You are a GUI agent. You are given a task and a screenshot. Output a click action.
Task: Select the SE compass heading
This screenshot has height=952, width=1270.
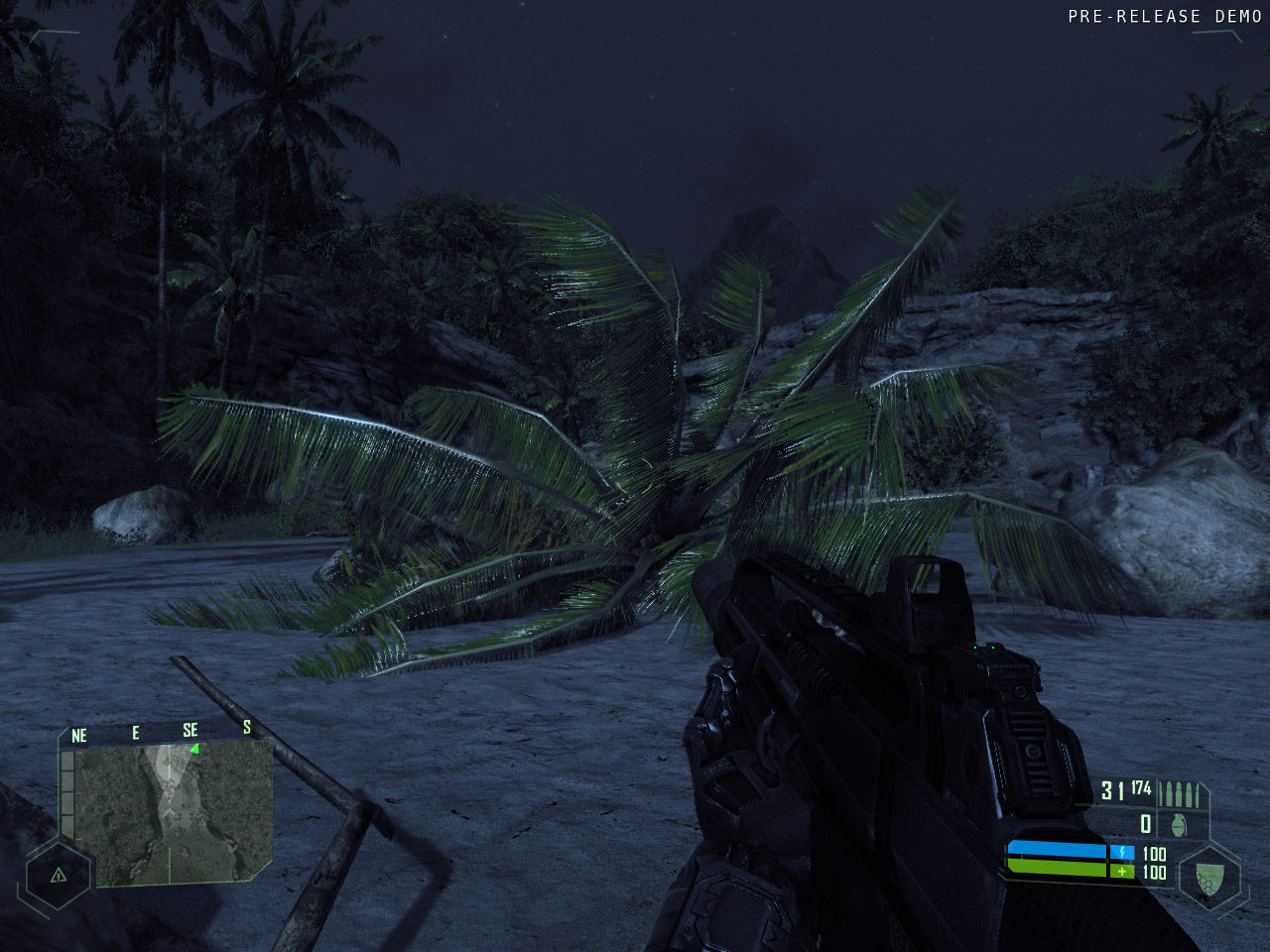click(190, 731)
